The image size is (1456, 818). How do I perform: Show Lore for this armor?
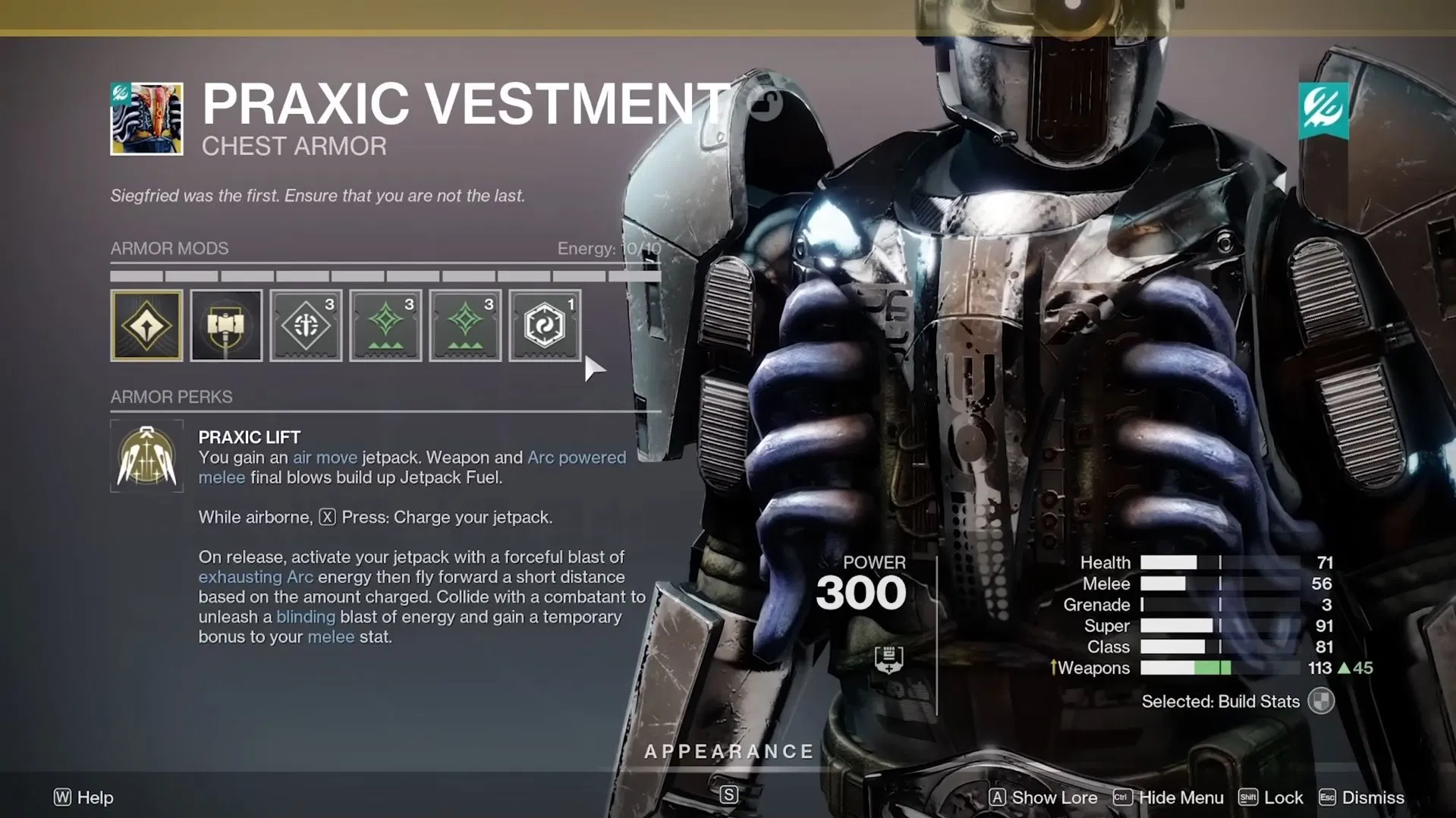[x=1043, y=798]
